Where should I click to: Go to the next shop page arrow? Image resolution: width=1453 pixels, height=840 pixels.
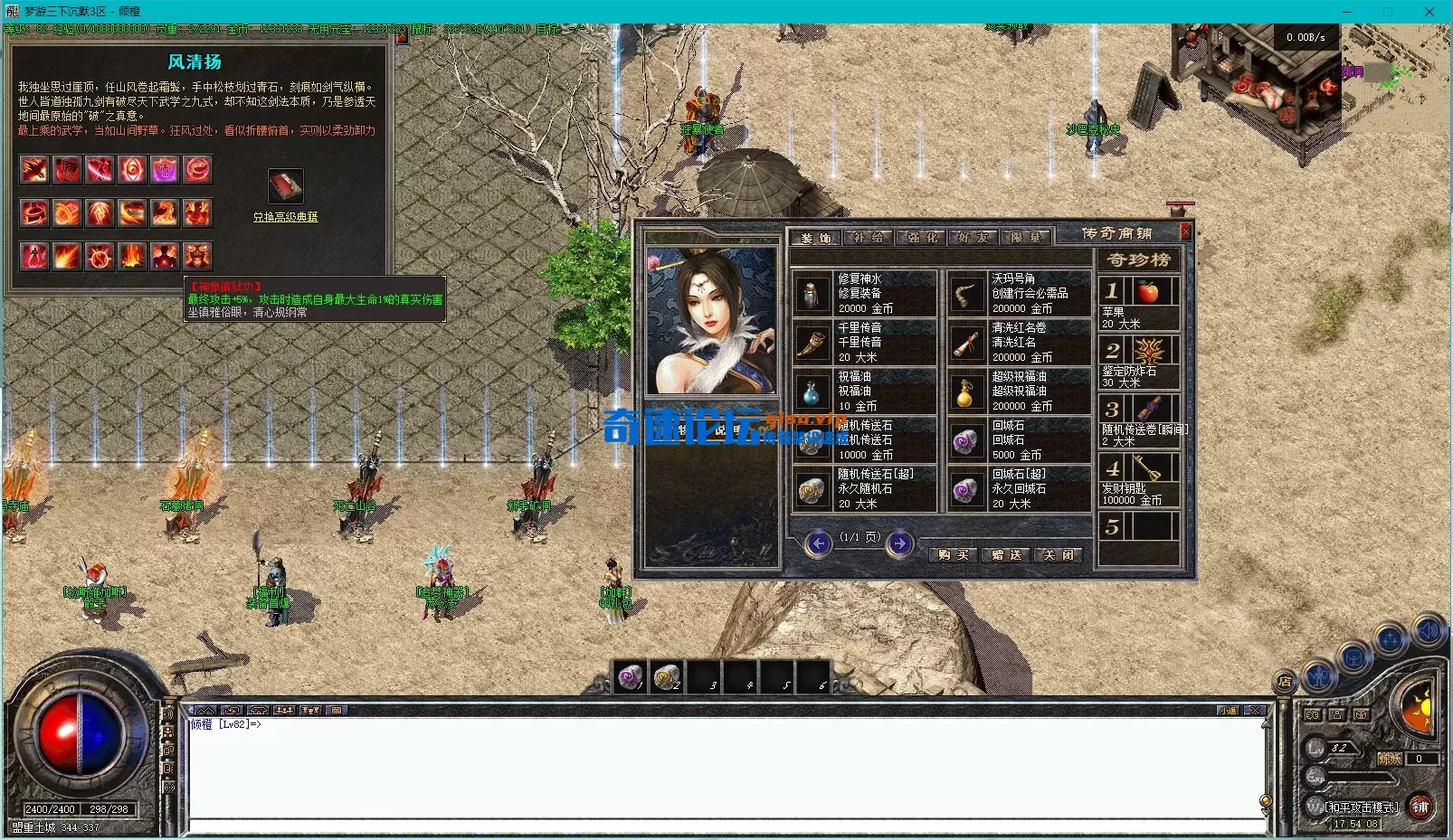pyautogui.click(x=899, y=543)
